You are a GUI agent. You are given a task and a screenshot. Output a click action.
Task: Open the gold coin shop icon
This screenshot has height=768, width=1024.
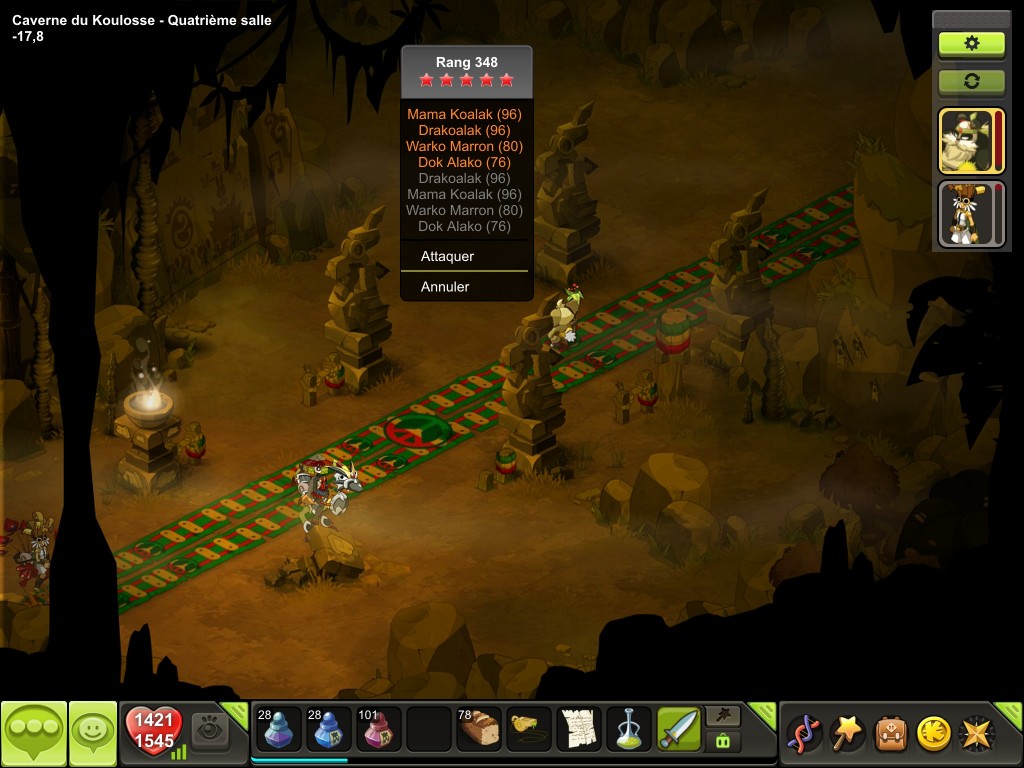(933, 733)
